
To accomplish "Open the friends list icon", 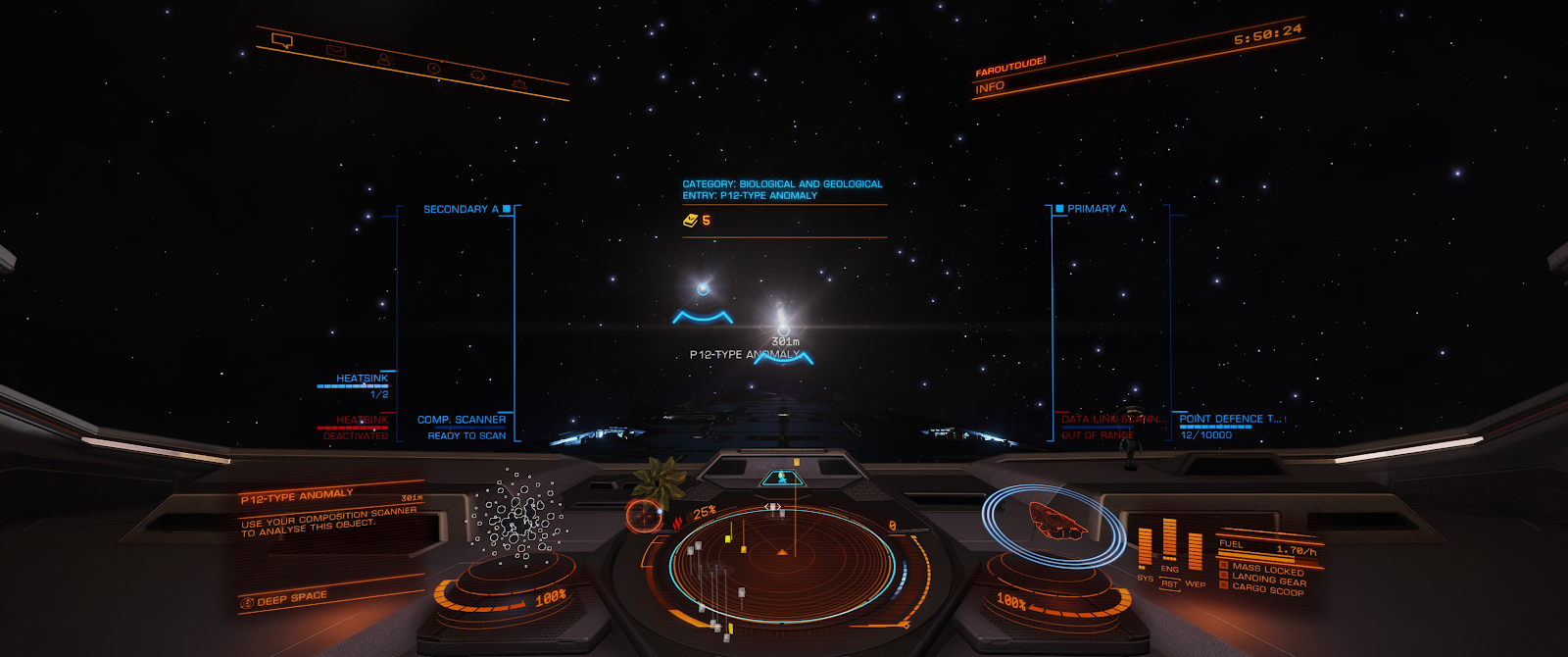I will [x=385, y=60].
